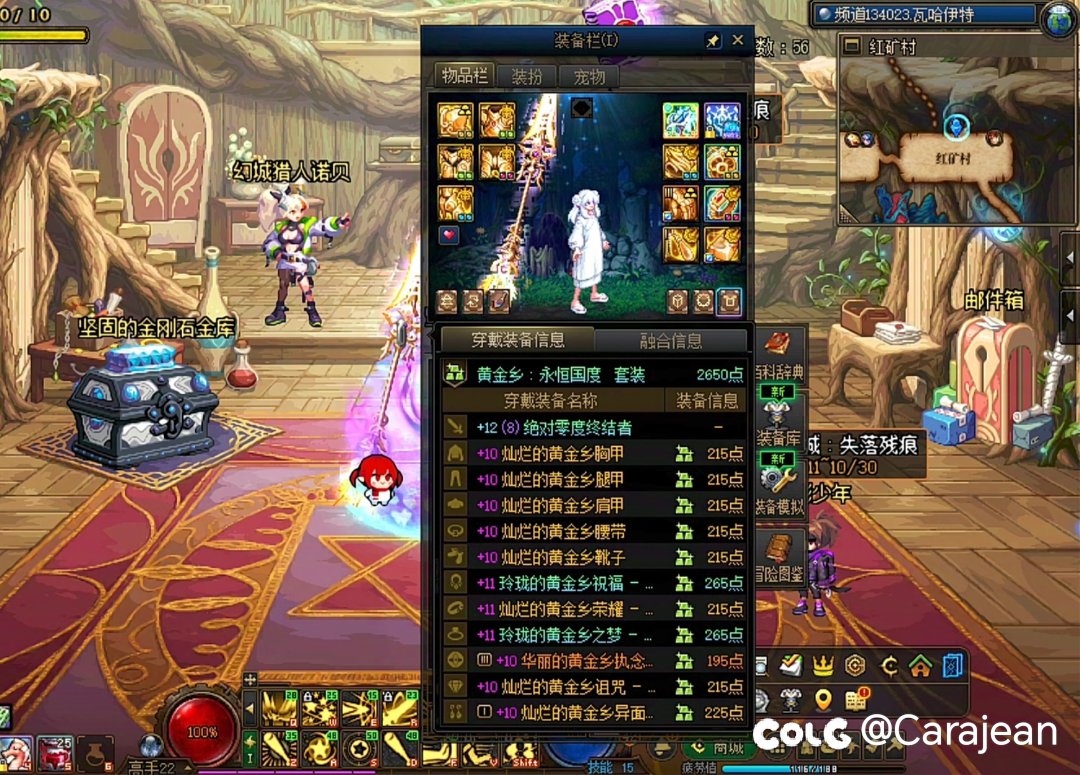Open the 装备模拟 tool
1080x775 pixels.
tap(778, 490)
